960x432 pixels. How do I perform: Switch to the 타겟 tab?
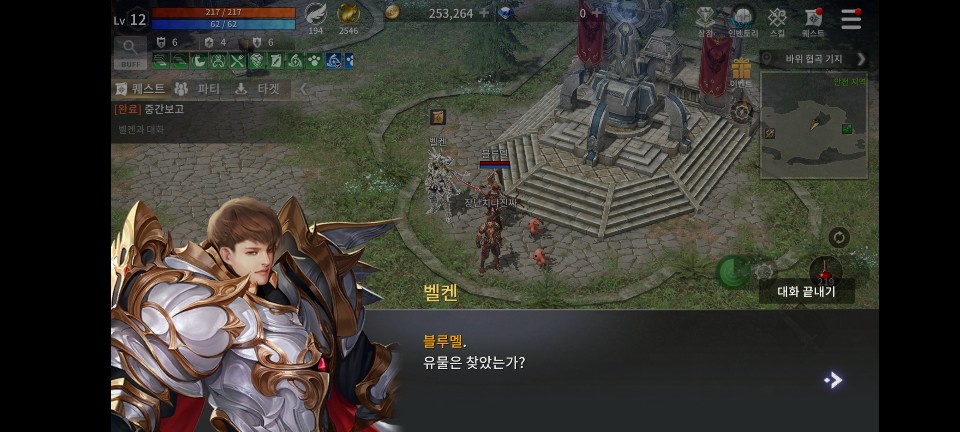pyautogui.click(x=258, y=89)
